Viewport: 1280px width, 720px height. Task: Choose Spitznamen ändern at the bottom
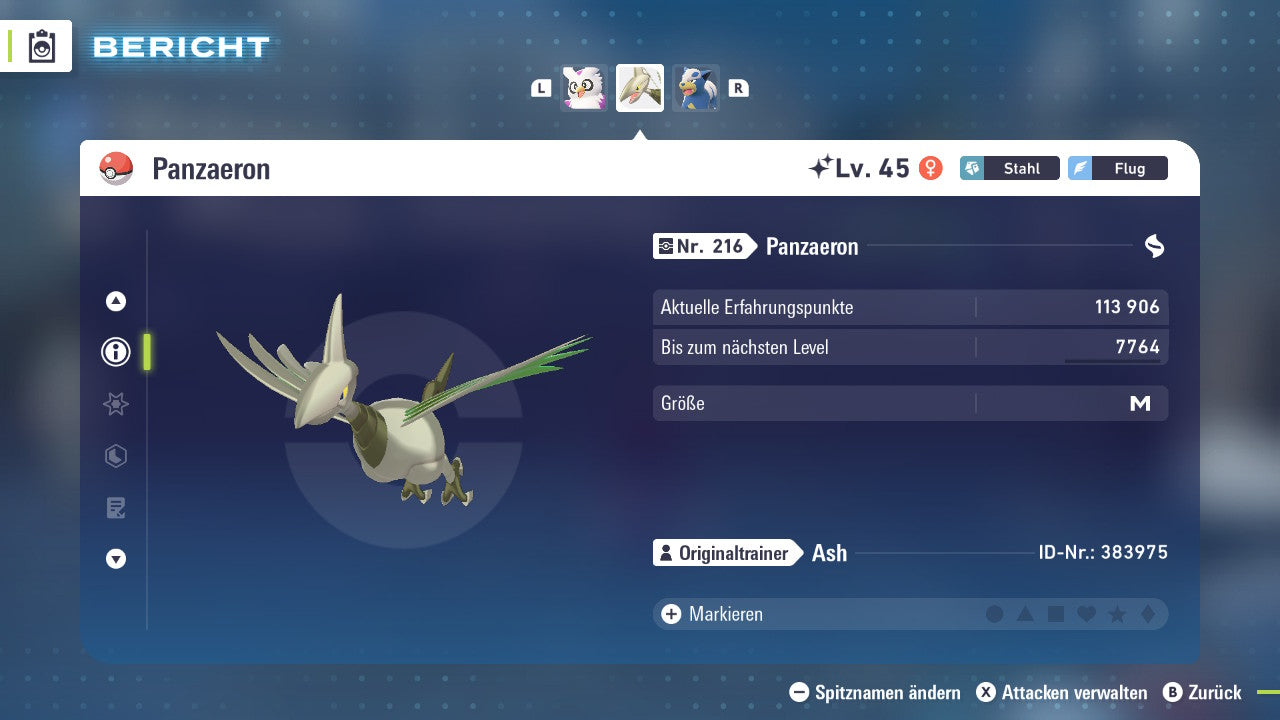[876, 692]
